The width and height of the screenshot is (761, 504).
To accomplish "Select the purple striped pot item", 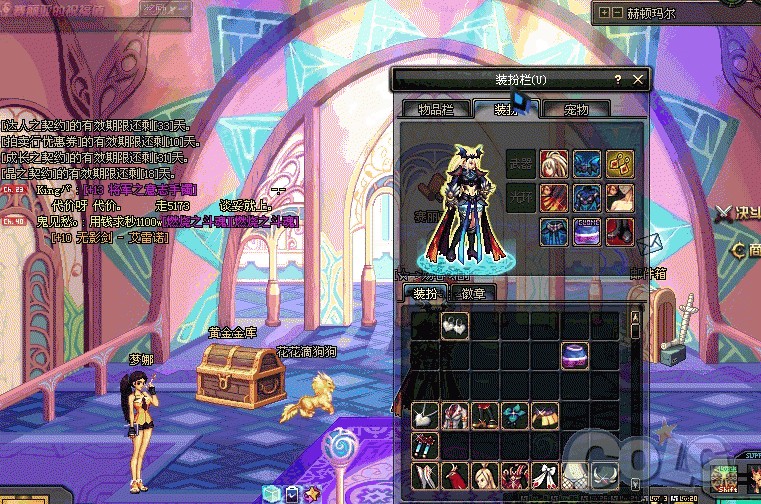I will pyautogui.click(x=575, y=355).
